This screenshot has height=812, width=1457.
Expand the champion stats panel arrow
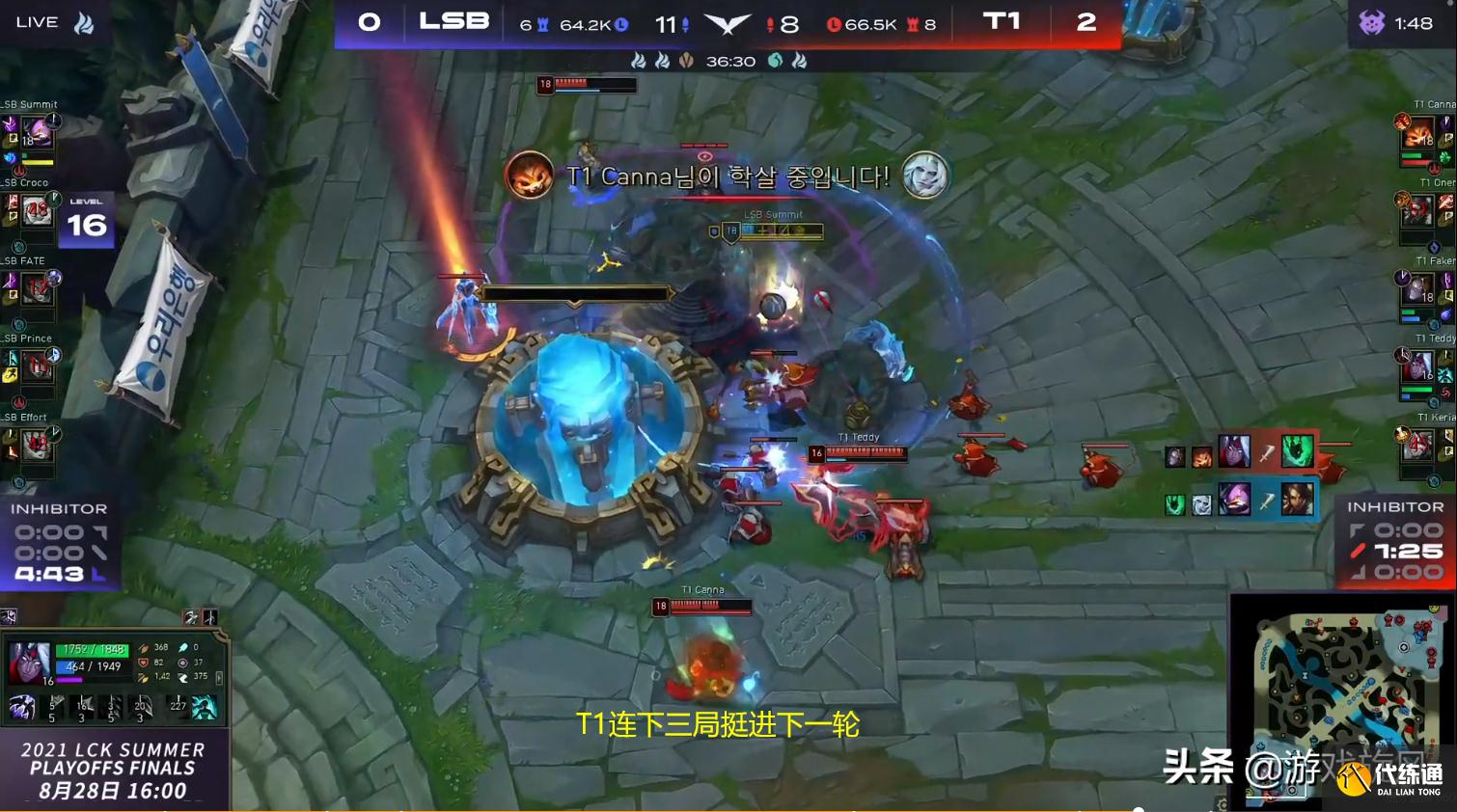click(x=219, y=678)
